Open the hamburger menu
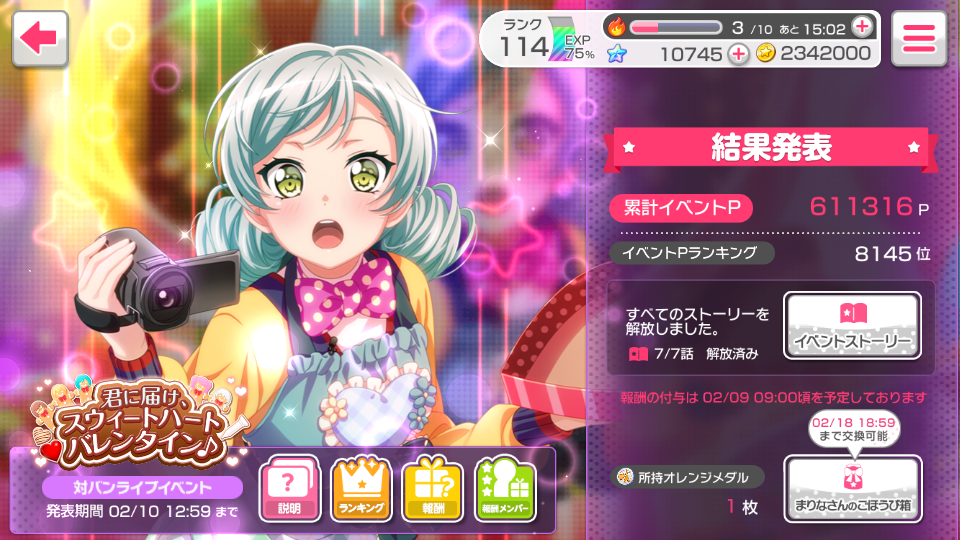This screenshot has width=960, height=540. click(x=918, y=40)
